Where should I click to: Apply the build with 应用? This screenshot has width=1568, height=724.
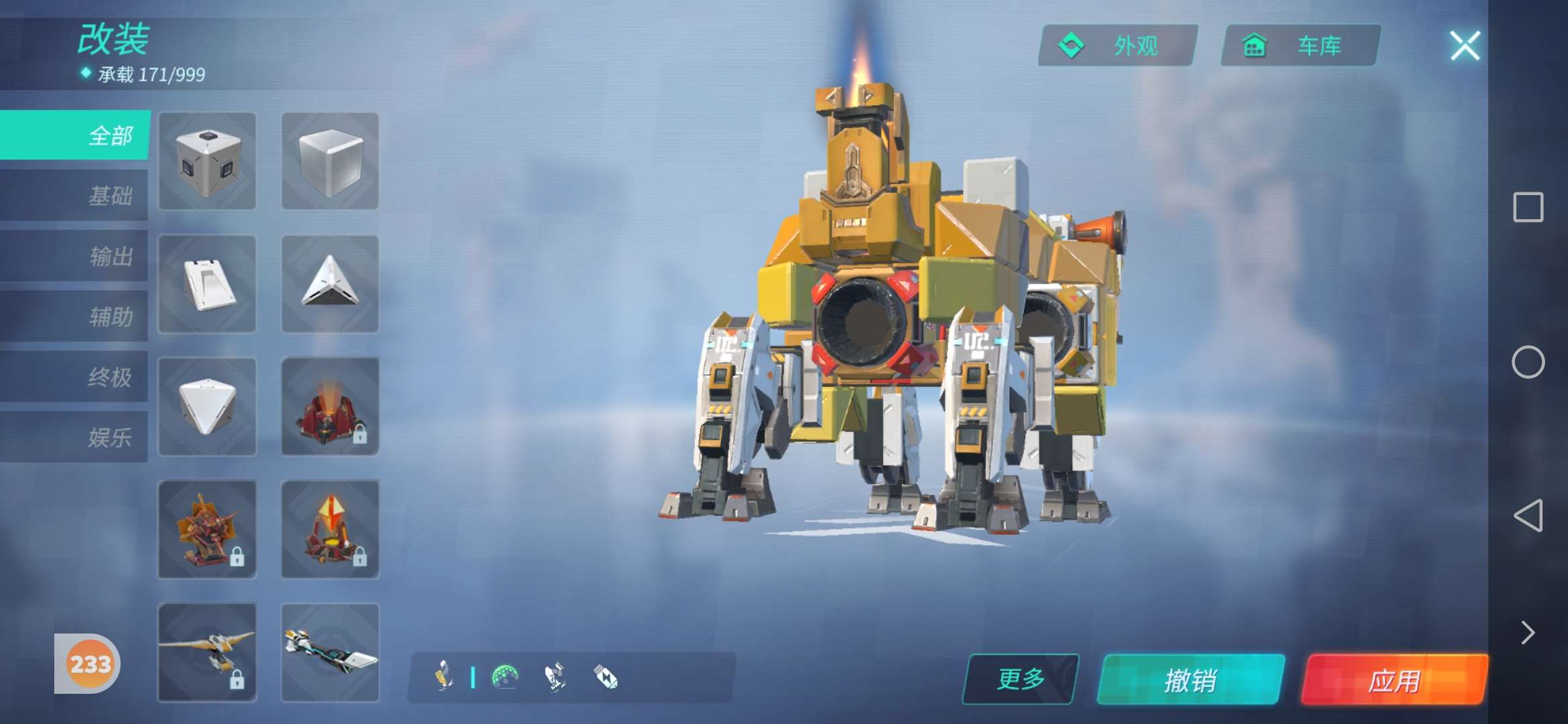(x=1394, y=680)
